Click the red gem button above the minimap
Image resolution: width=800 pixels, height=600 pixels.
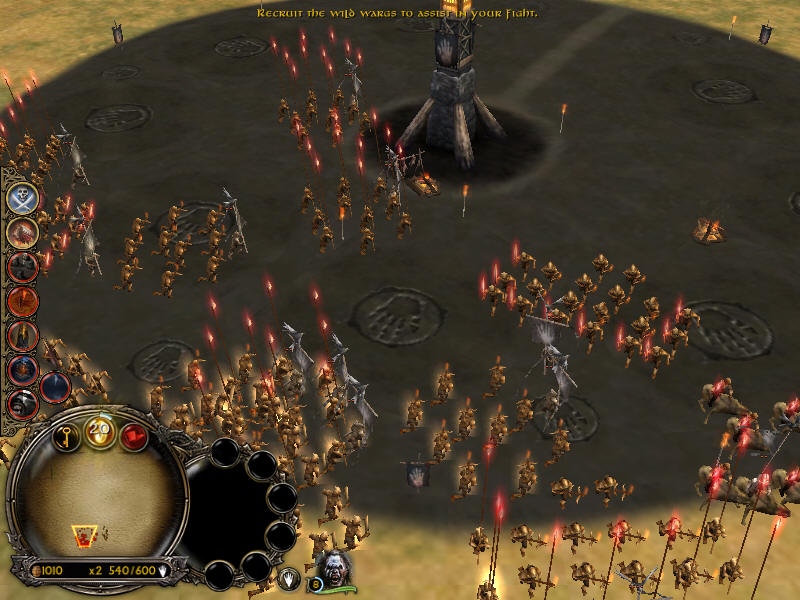133,437
